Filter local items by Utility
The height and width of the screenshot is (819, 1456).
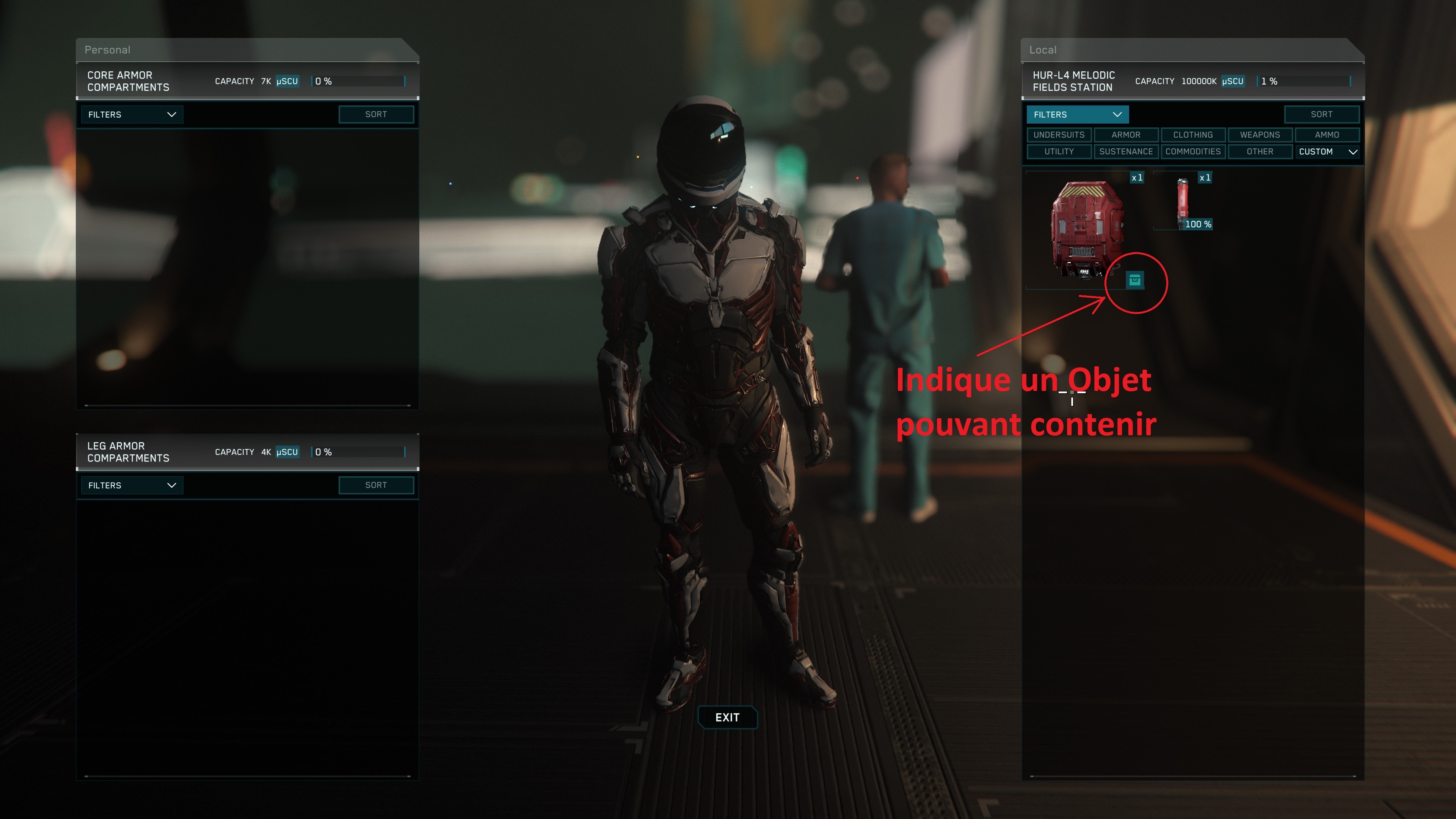tap(1059, 152)
